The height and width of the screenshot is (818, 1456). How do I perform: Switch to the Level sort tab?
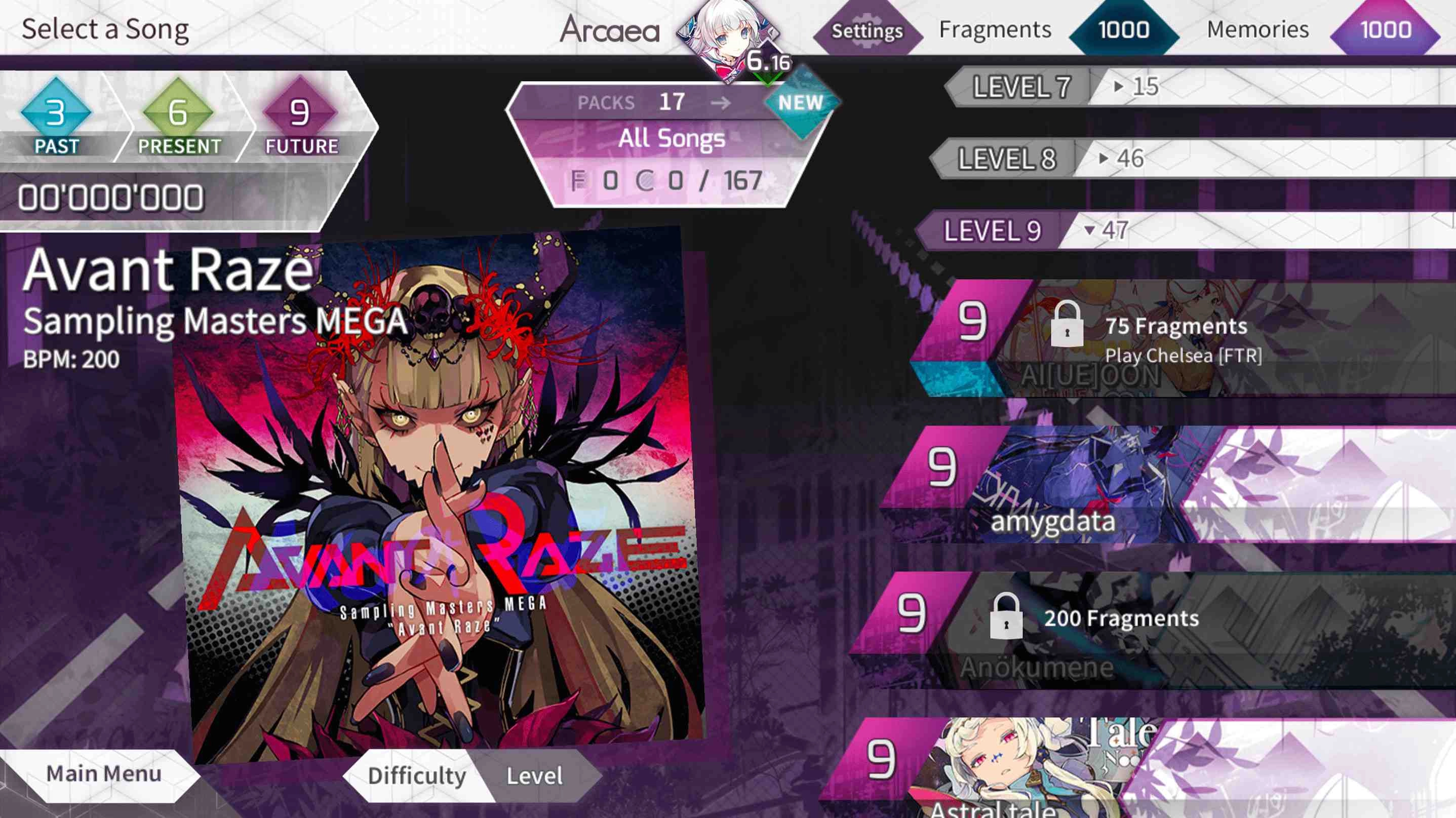click(x=534, y=777)
